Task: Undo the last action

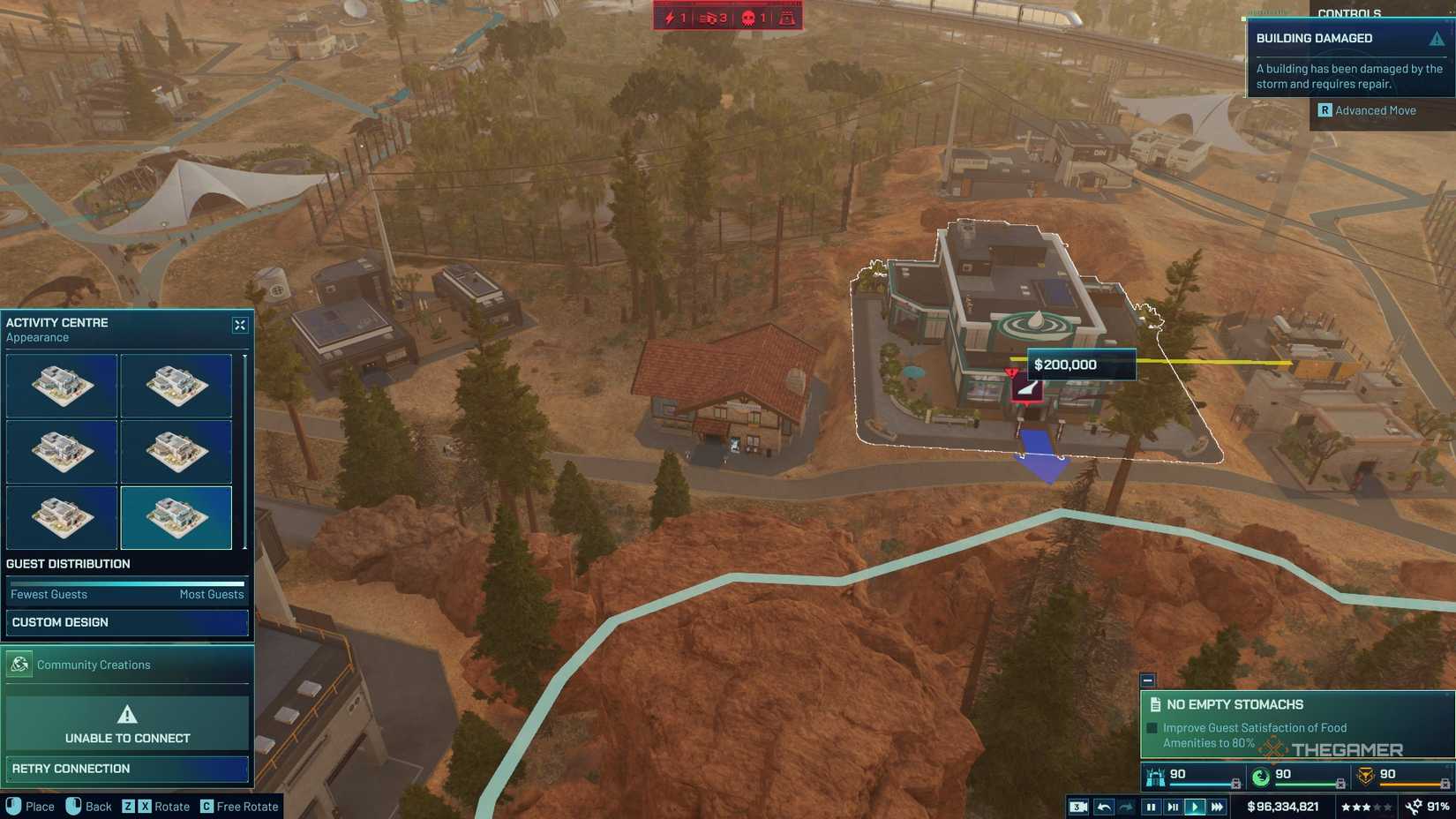Action: tap(1105, 806)
